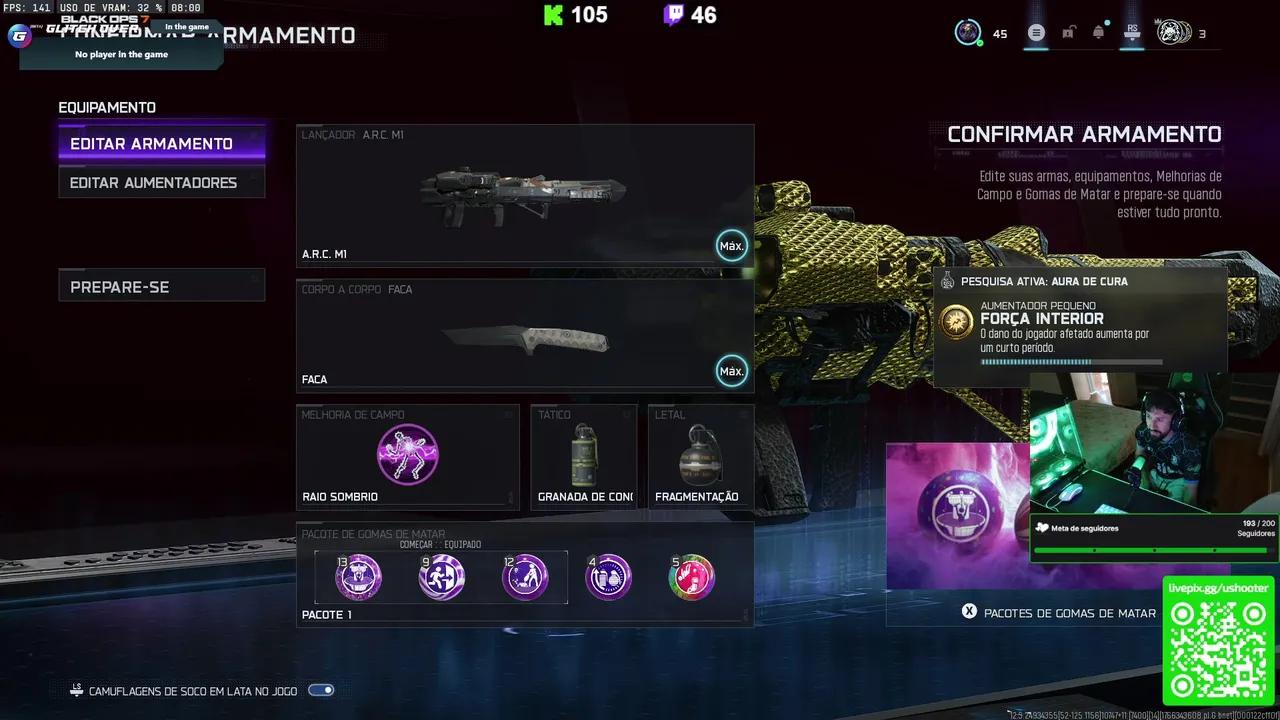
Task: Click the gobblegum with count 12
Action: click(x=525, y=577)
